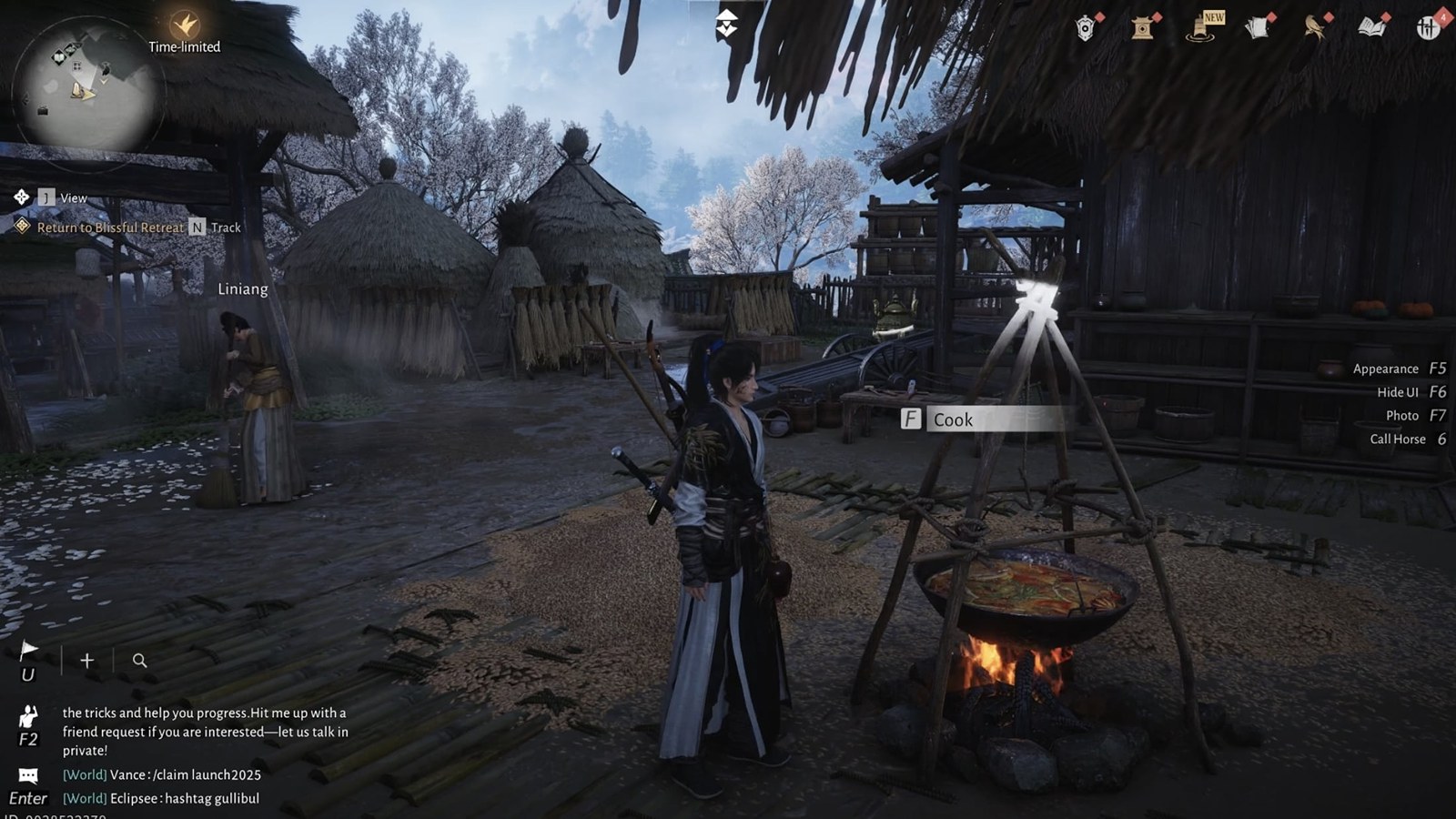Open the open-book journal icon

(1371, 28)
